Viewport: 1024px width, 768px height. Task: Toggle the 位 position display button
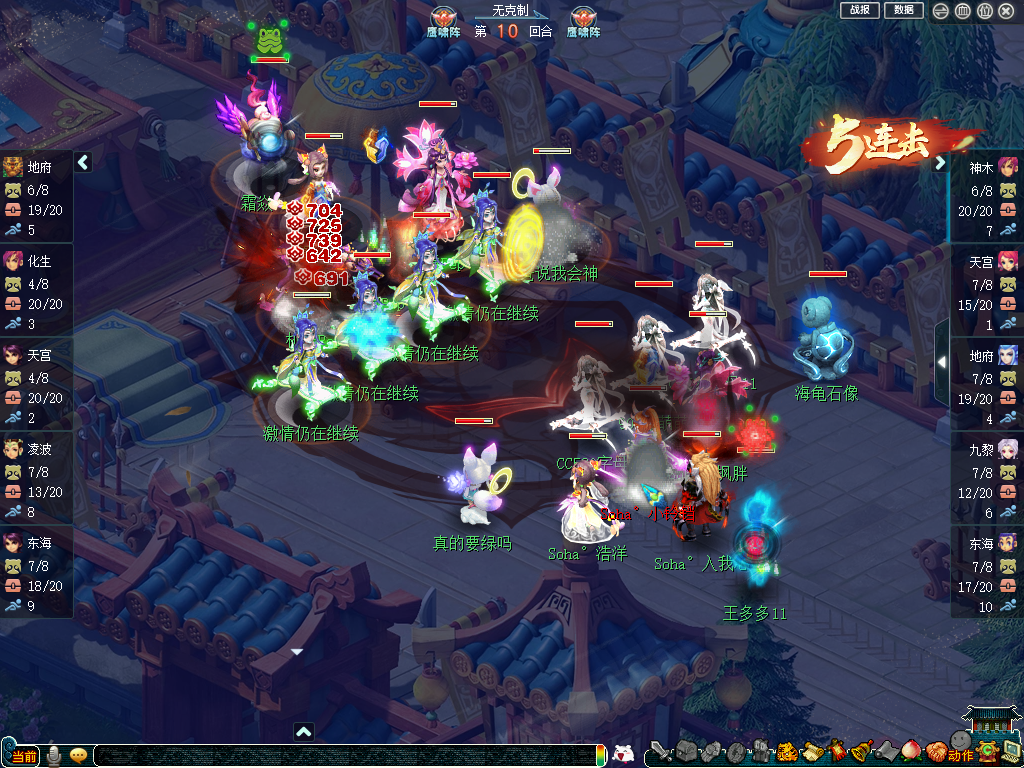pyautogui.click(x=984, y=11)
